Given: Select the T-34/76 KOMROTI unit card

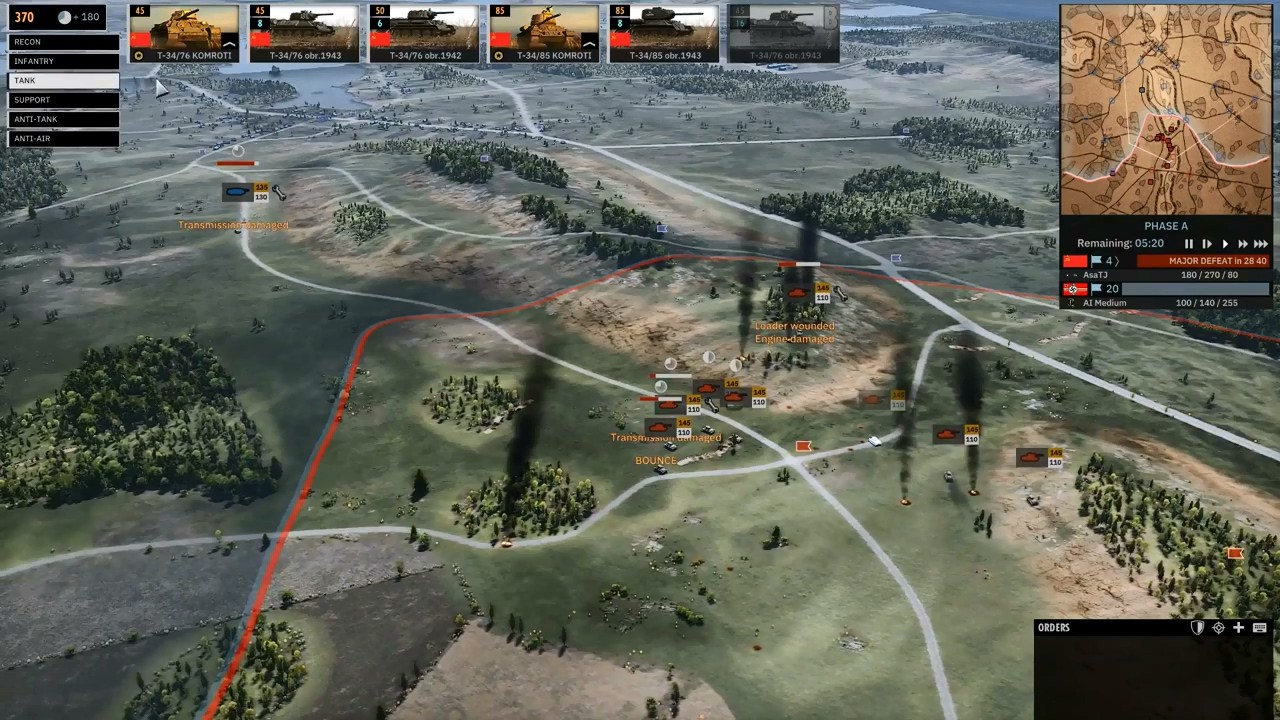Looking at the screenshot, I should tap(184, 34).
